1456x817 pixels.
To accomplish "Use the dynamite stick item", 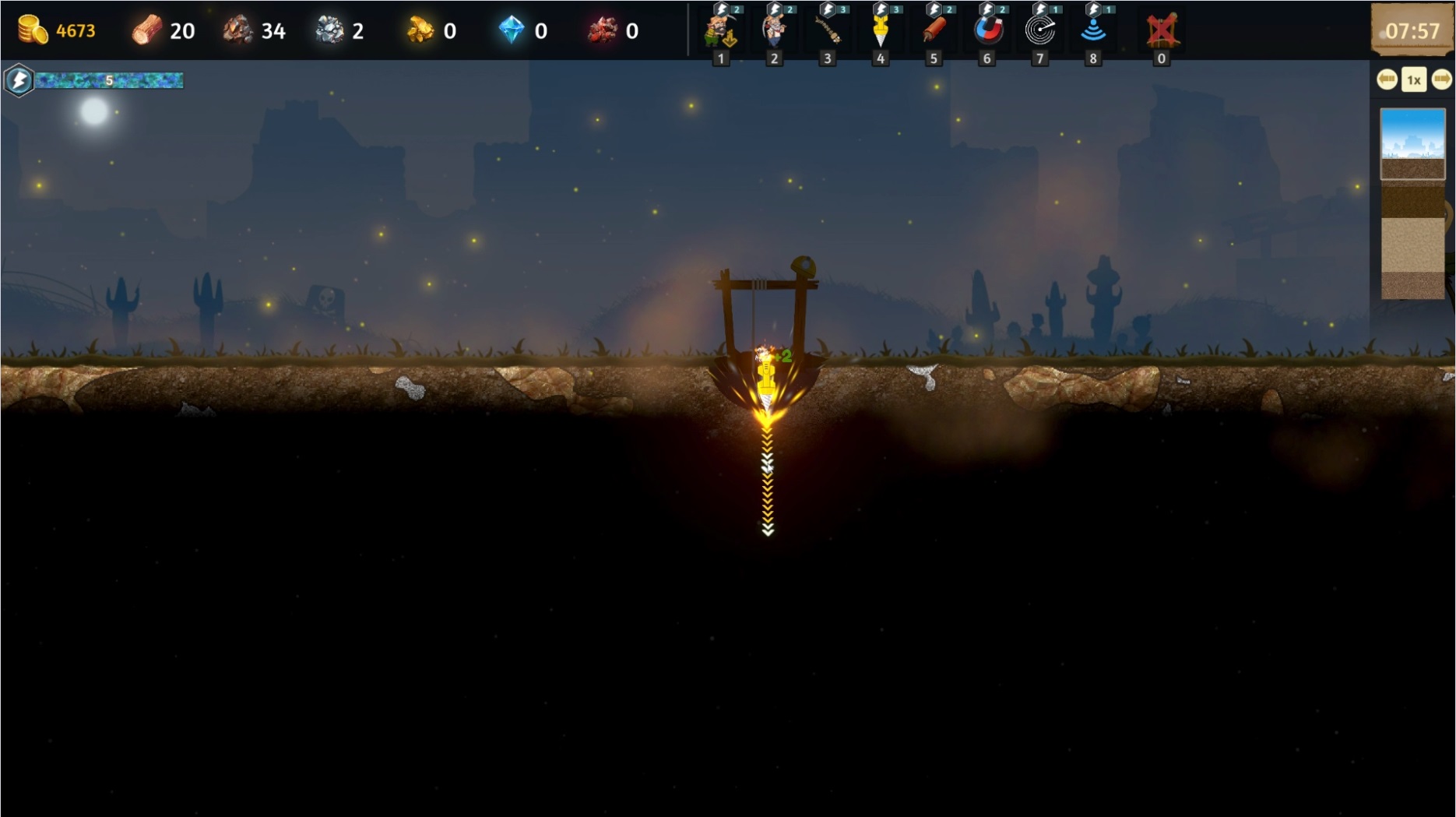I will (934, 31).
